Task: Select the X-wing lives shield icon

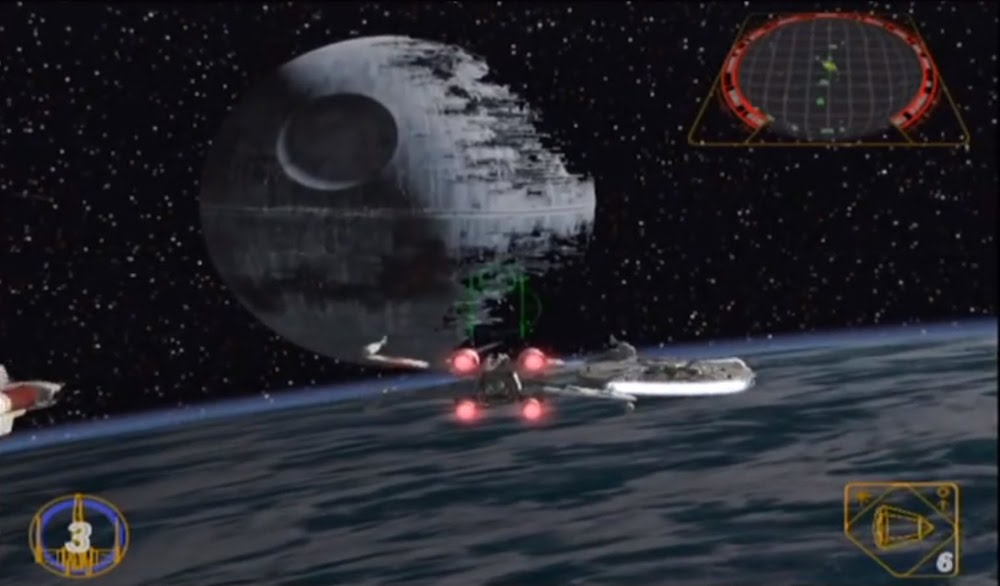Action: (x=78, y=536)
